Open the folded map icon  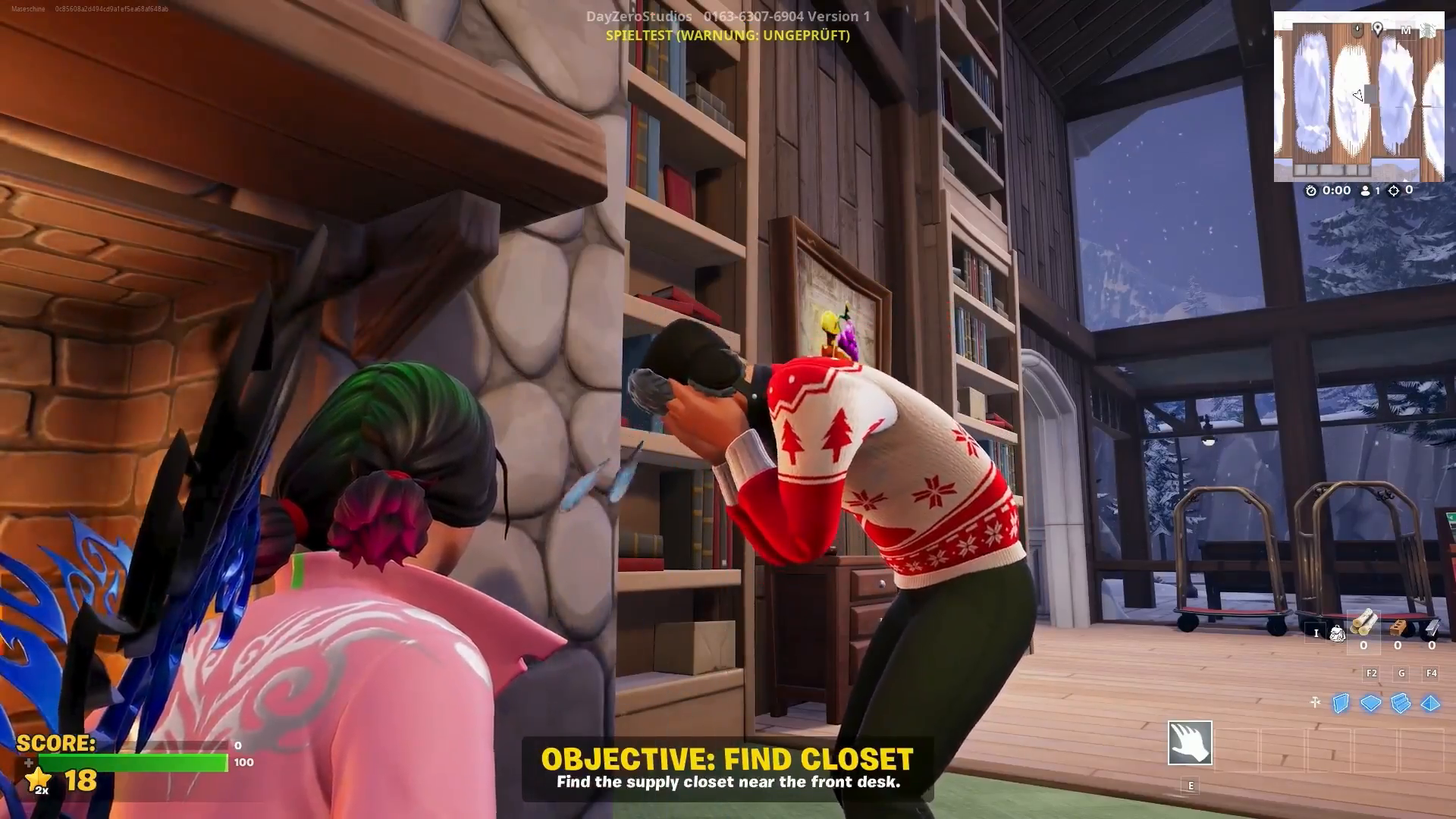[x=1429, y=30]
